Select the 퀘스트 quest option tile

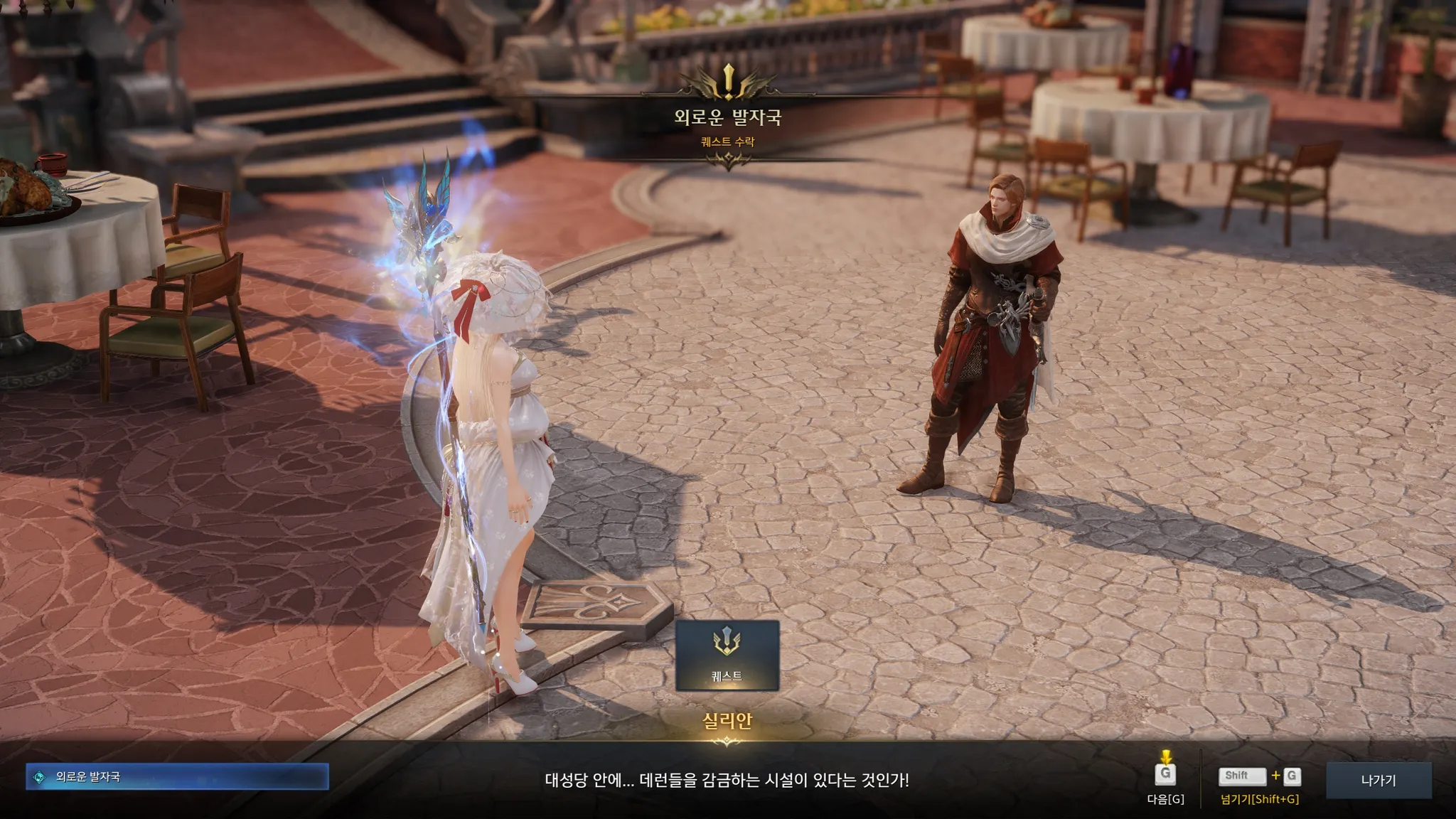click(727, 655)
